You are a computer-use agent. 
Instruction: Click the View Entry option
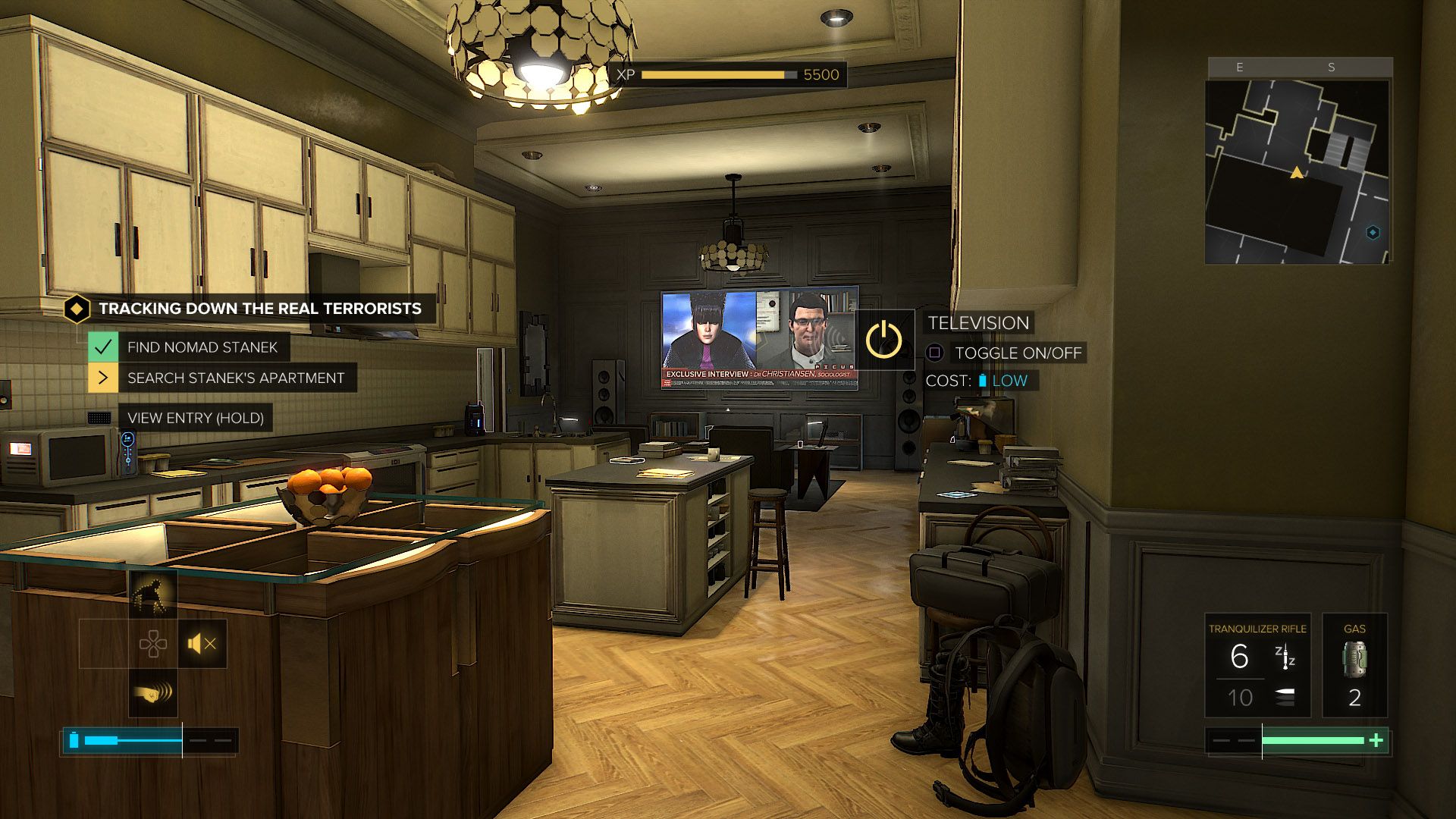point(195,418)
